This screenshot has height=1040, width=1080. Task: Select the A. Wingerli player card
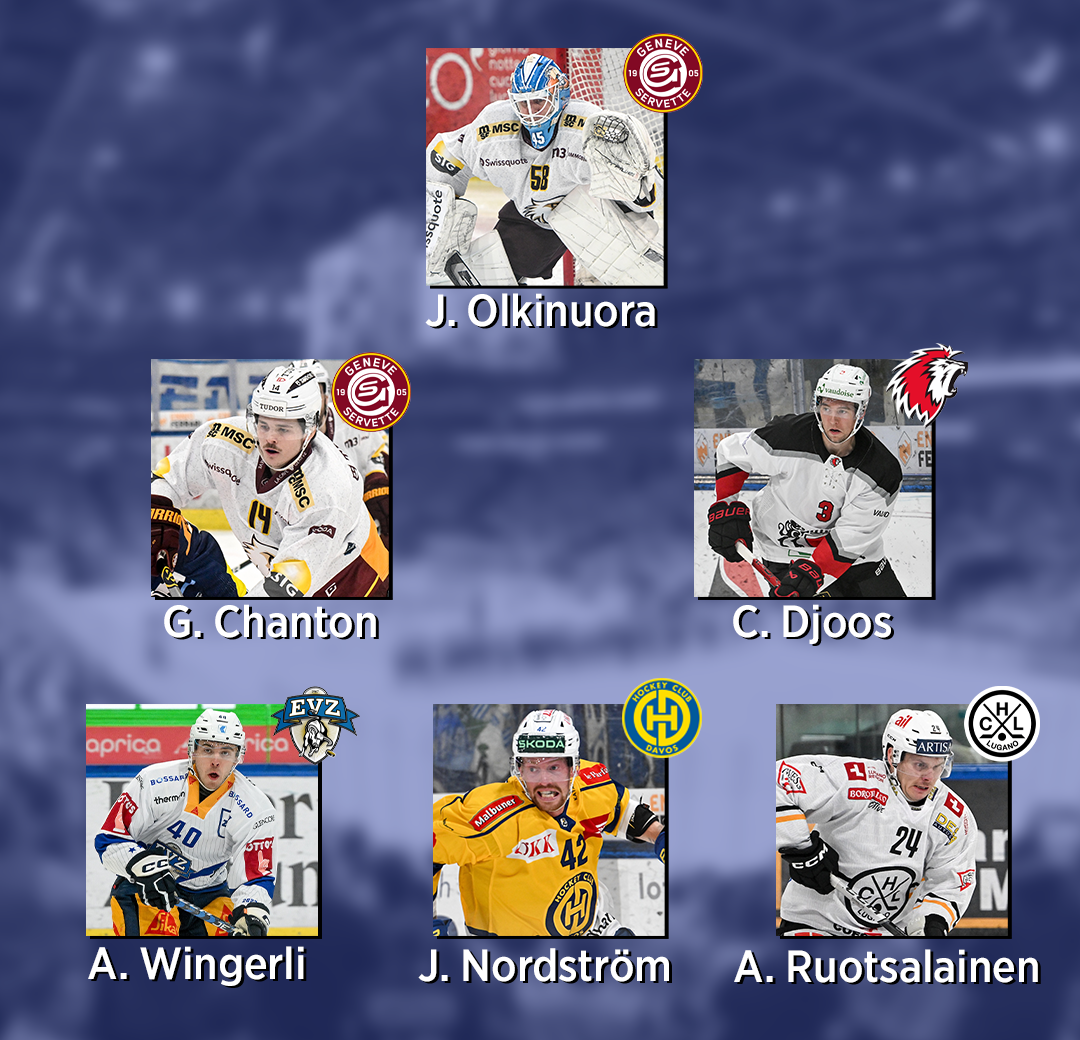pos(202,820)
